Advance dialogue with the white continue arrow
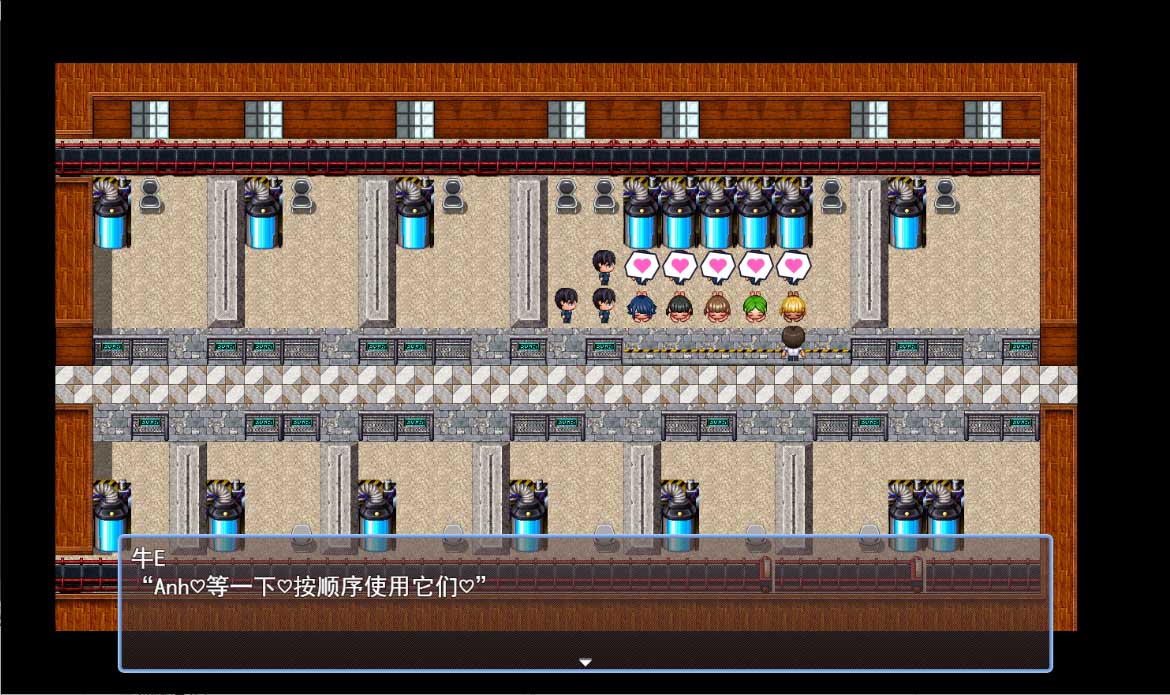 (586, 662)
